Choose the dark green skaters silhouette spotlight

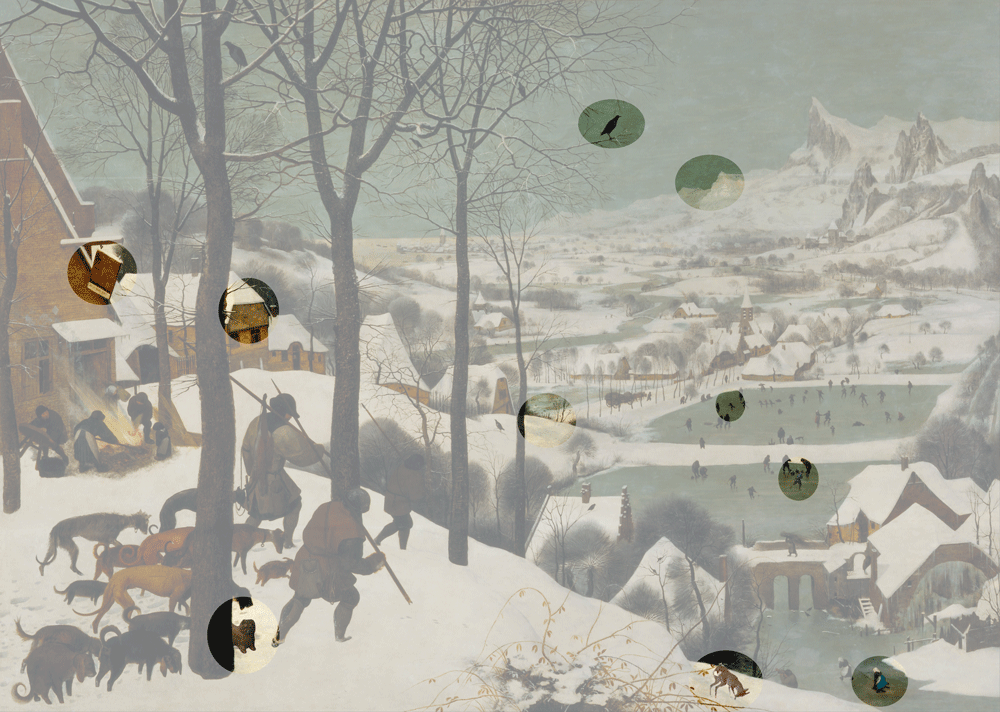click(730, 406)
